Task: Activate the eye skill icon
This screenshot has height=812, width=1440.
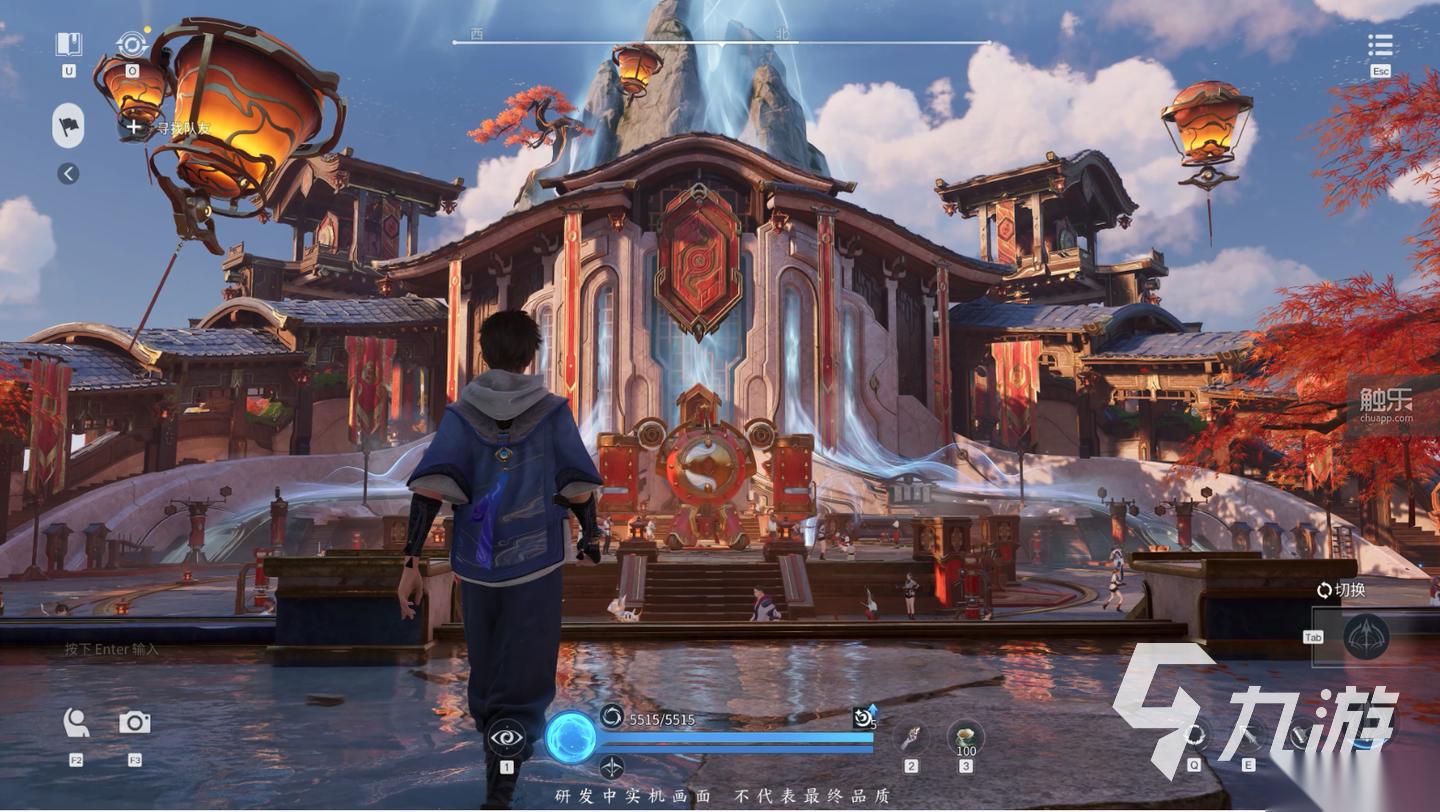Action: (506, 739)
